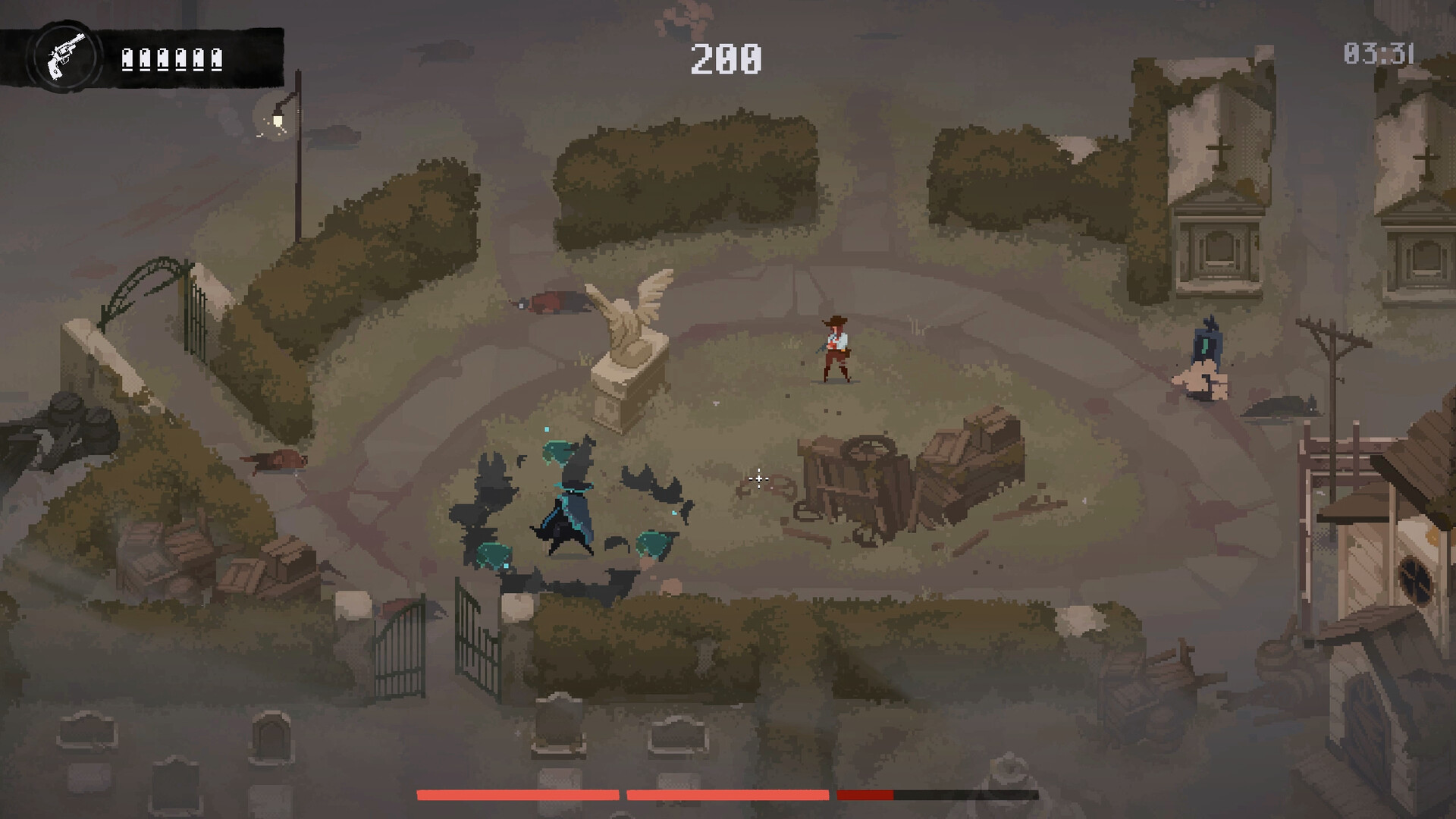Toggle the third ammo pip

[x=163, y=59]
